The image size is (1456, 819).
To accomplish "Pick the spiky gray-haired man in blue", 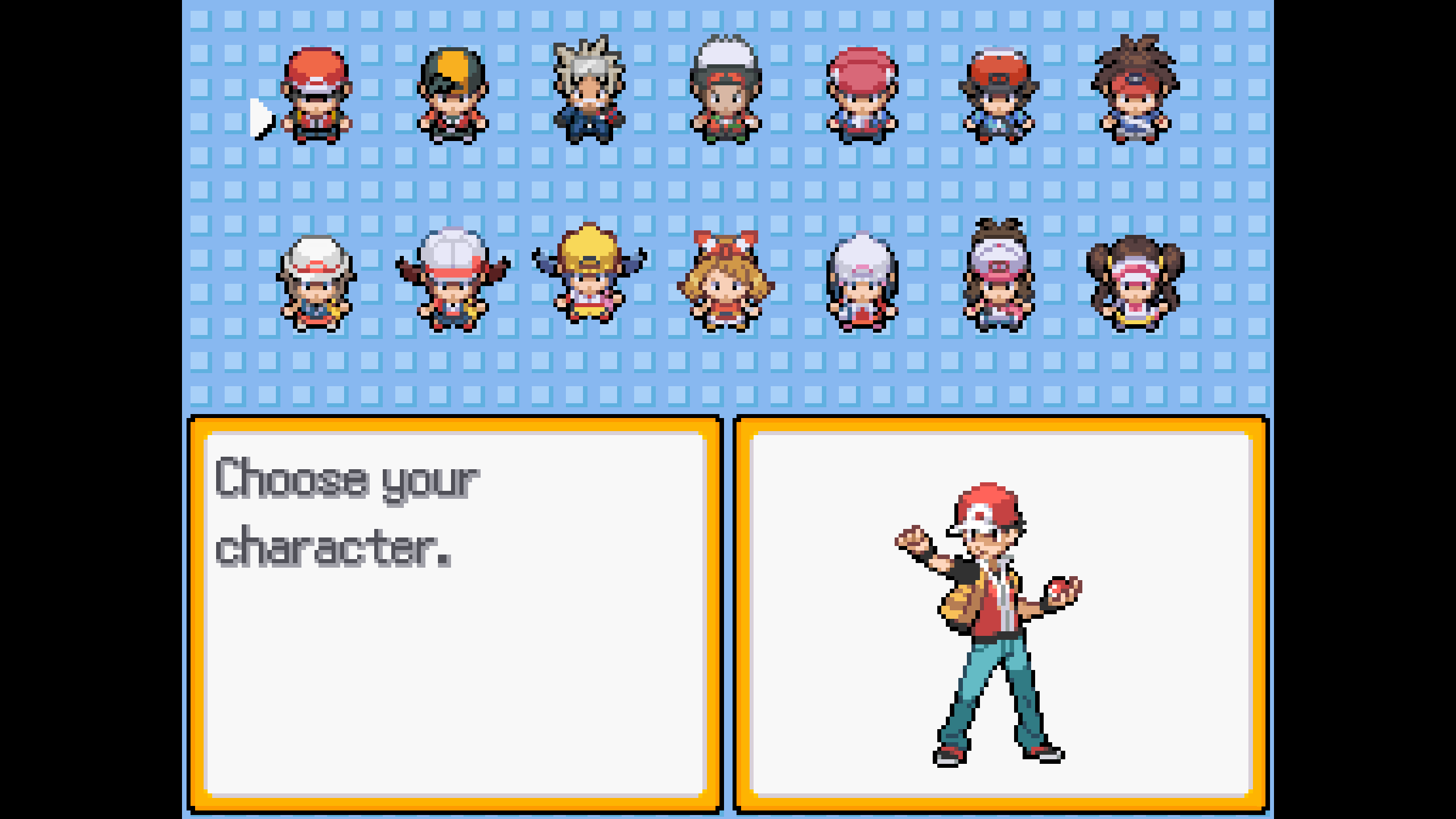I will point(589,91).
